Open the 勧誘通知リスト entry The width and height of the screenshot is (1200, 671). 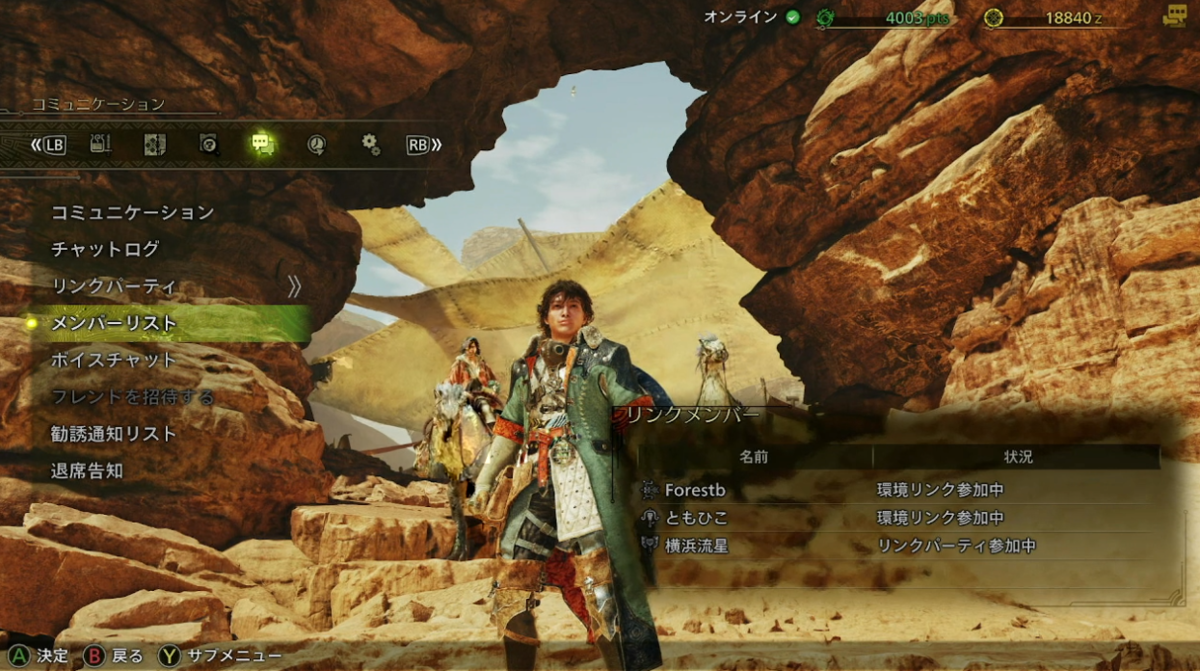(113, 434)
